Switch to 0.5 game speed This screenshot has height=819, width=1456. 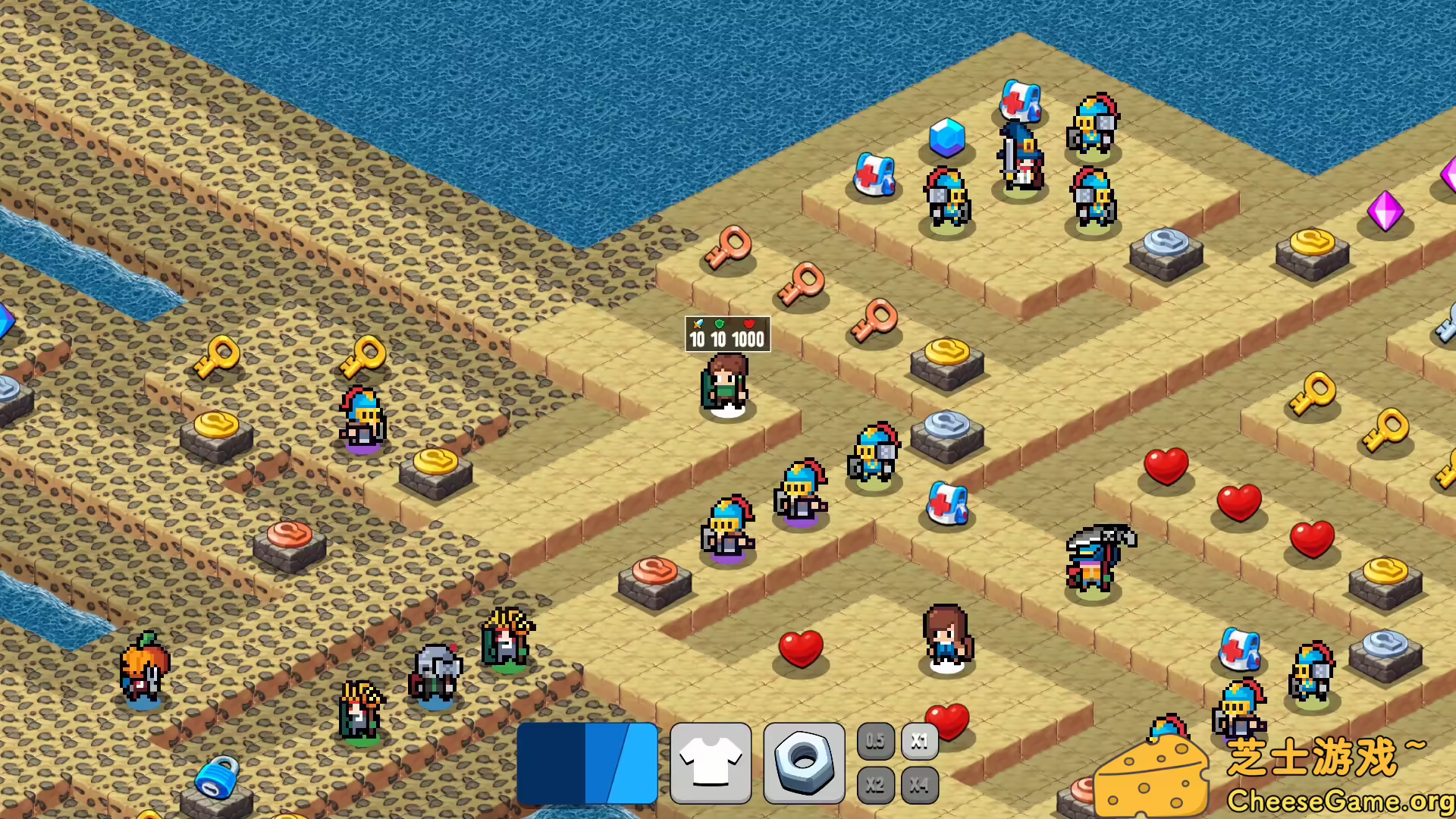click(875, 741)
